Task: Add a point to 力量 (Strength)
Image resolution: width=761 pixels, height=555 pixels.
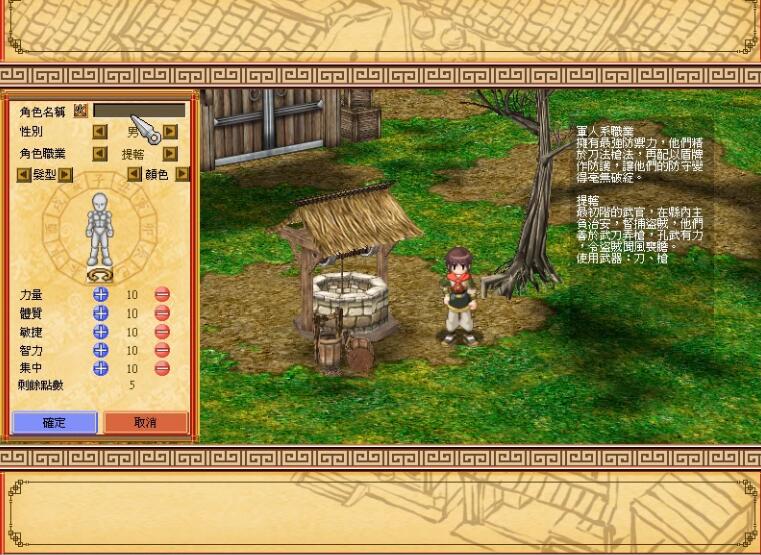Action: tap(100, 295)
